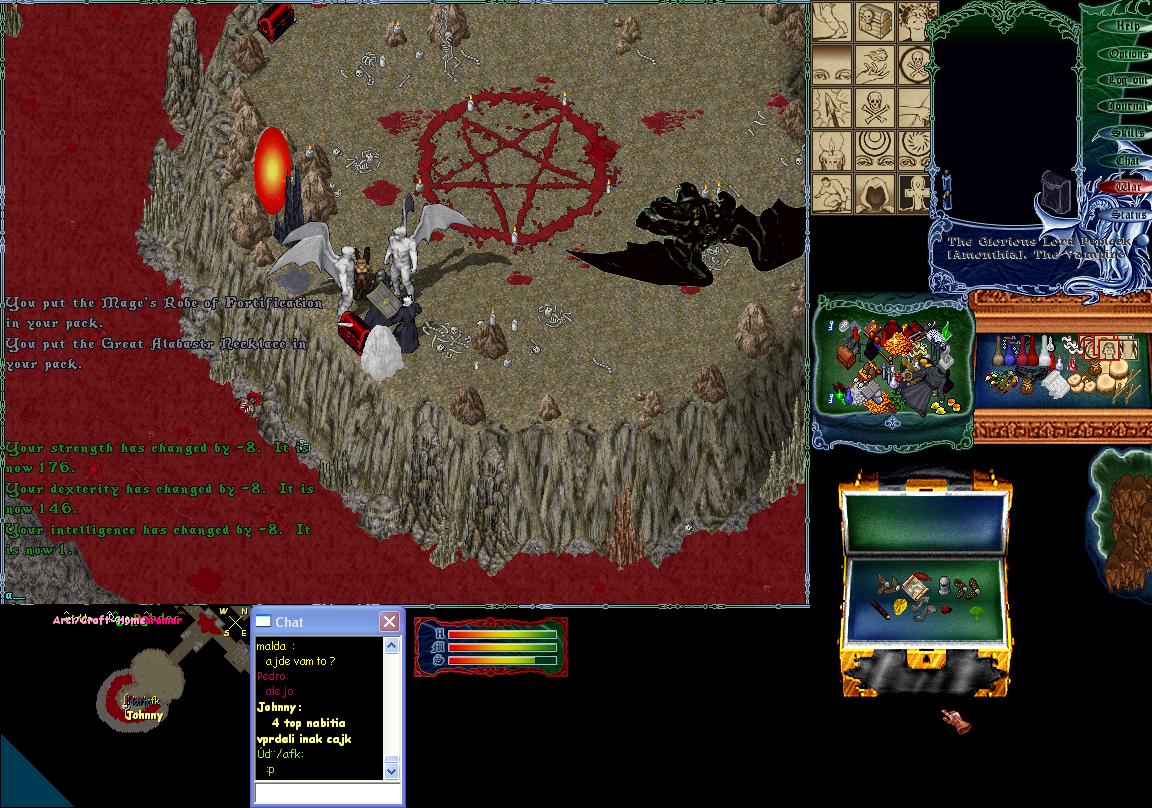Close the Chat window
1152x808 pixels.
coord(389,622)
